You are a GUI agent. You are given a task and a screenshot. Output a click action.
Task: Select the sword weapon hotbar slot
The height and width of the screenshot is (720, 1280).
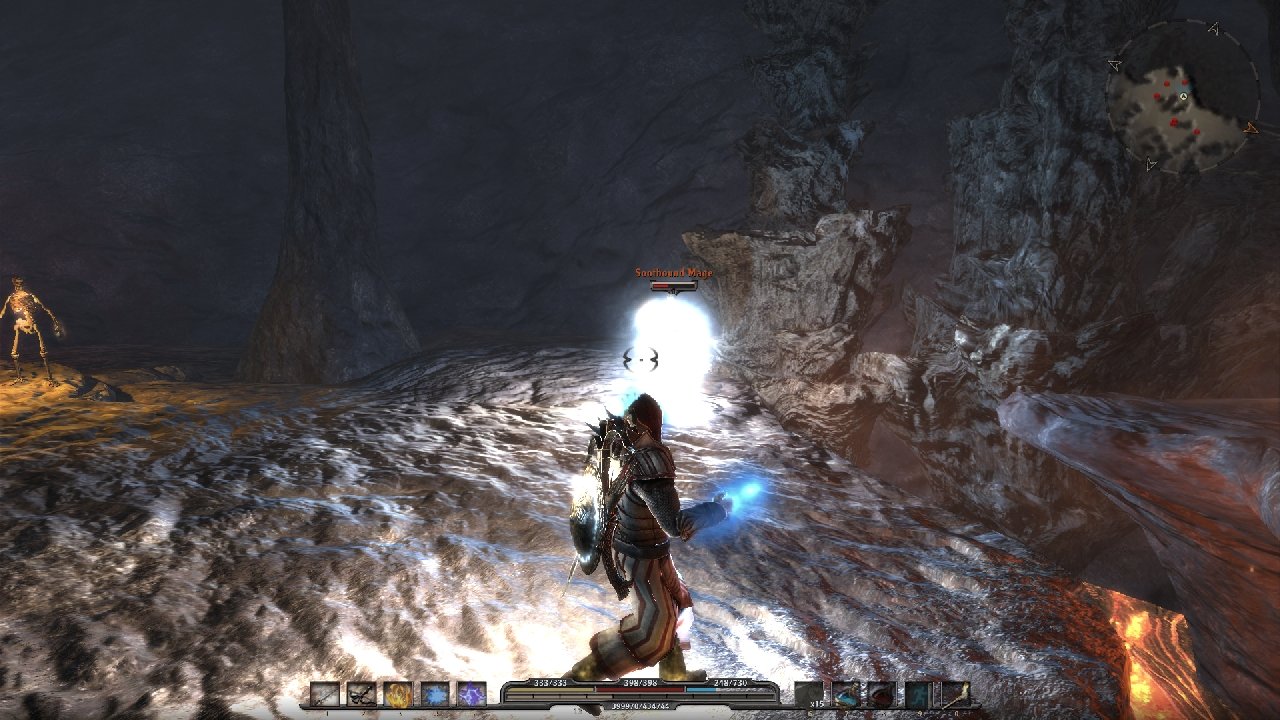[x=324, y=694]
